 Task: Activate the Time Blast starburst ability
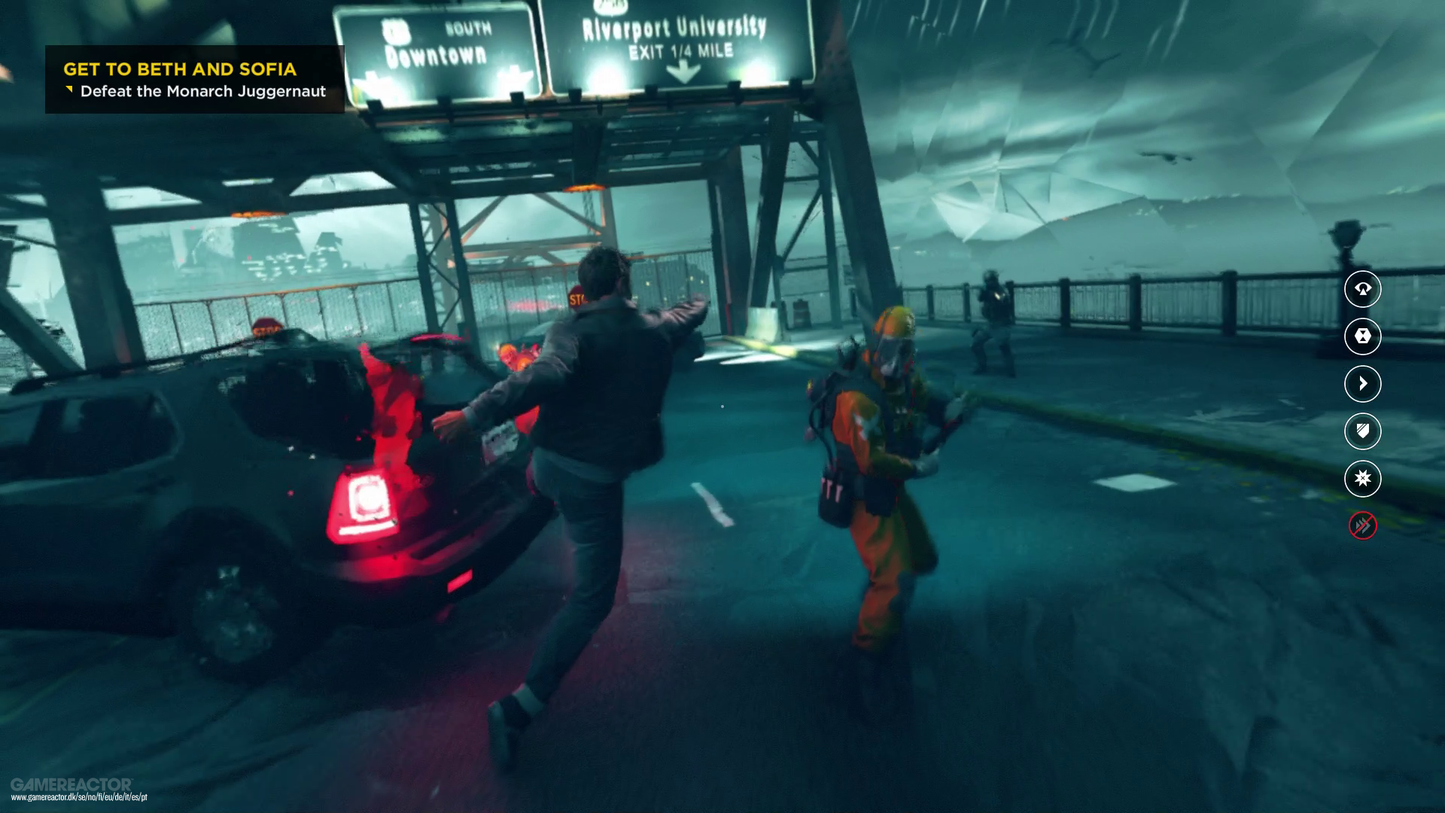[x=1362, y=479]
